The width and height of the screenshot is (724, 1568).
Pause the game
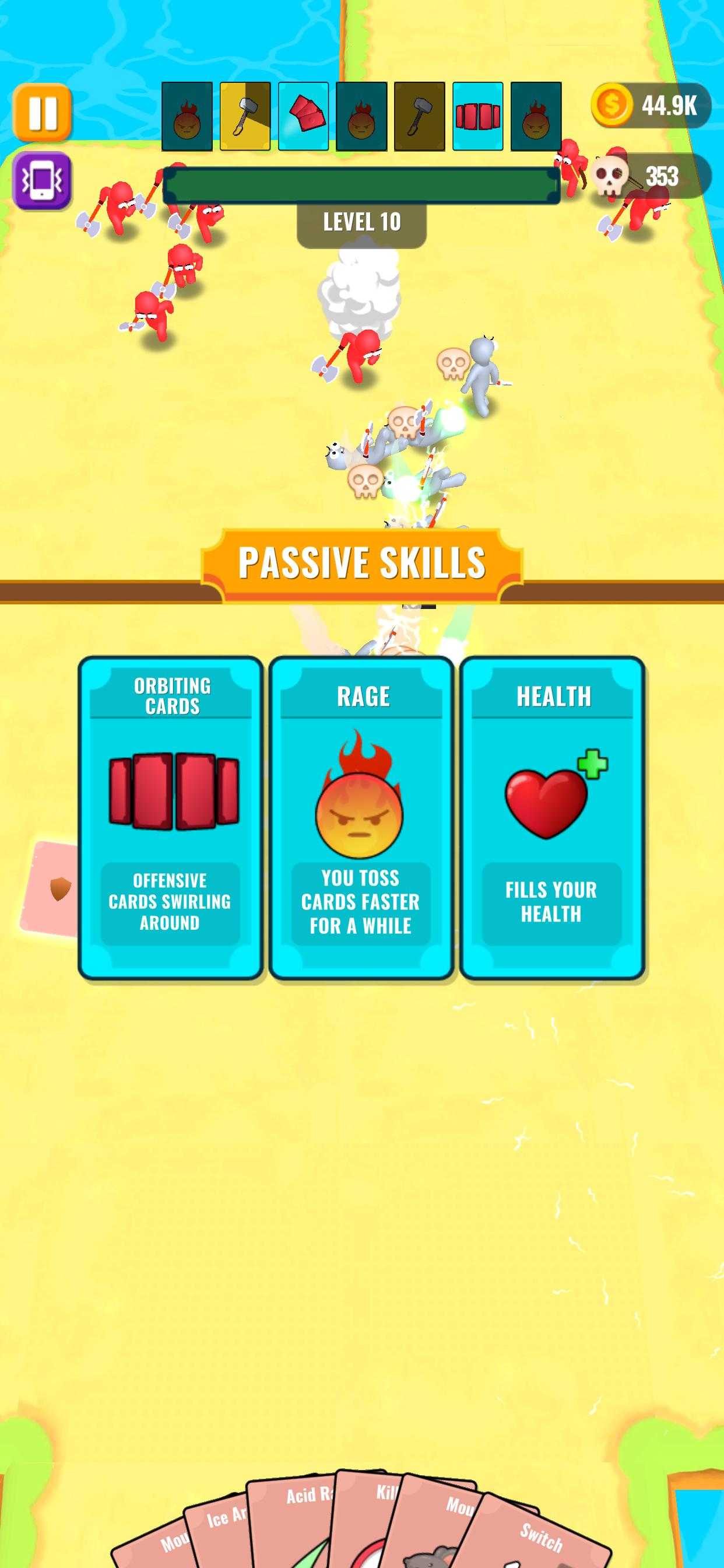(42, 113)
